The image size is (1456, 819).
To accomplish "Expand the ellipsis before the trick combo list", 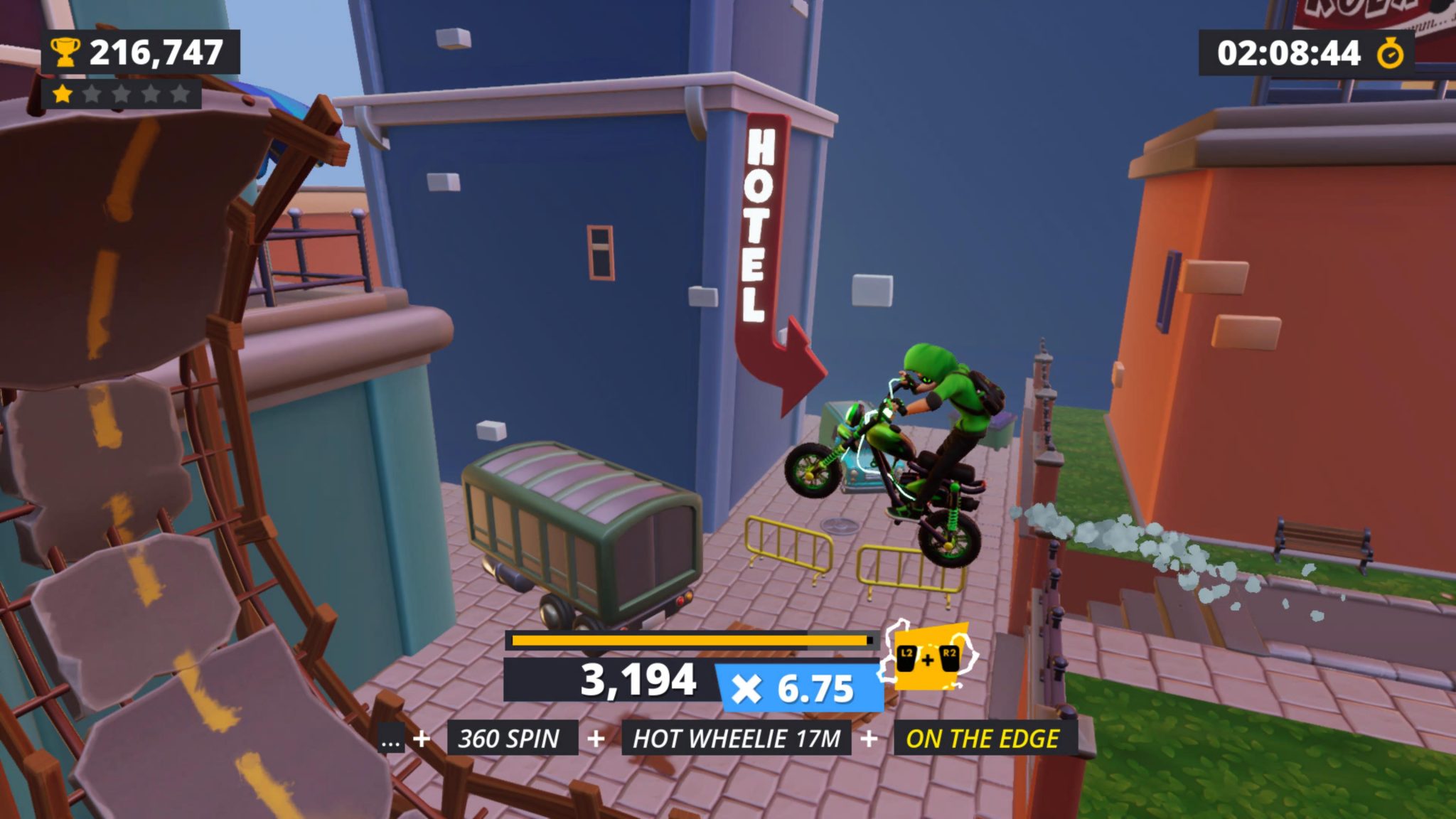I will pyautogui.click(x=390, y=740).
